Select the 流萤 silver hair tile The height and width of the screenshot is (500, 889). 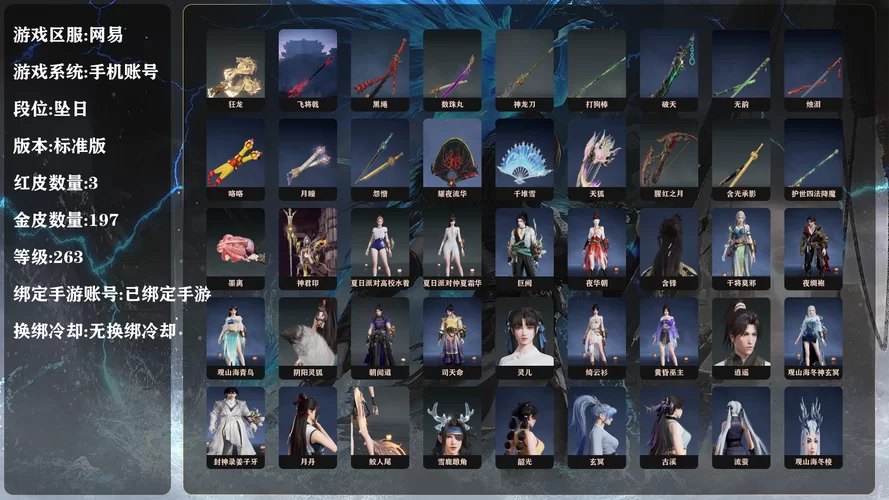coord(741,422)
